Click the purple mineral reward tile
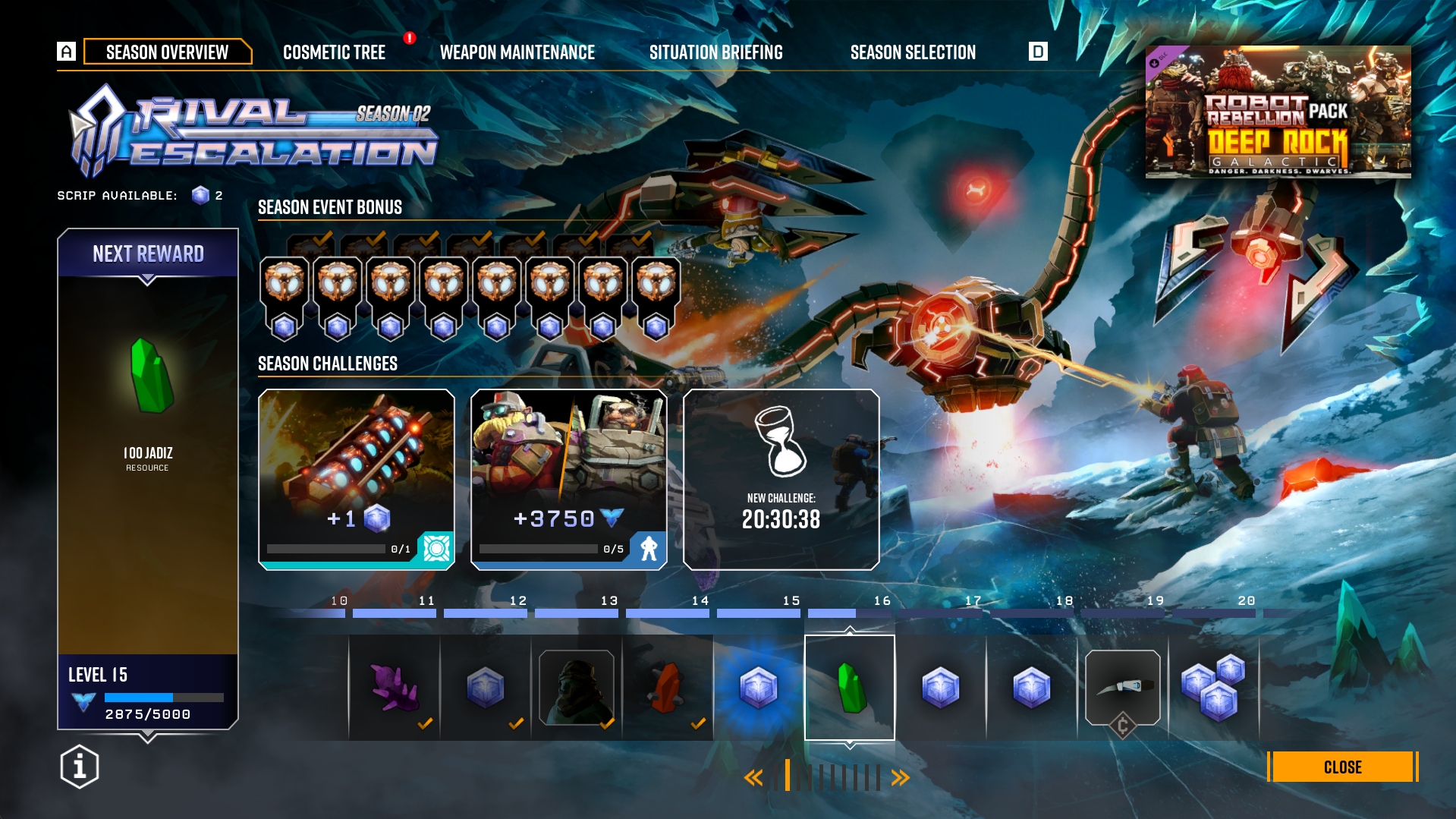1456x819 pixels. 395,688
